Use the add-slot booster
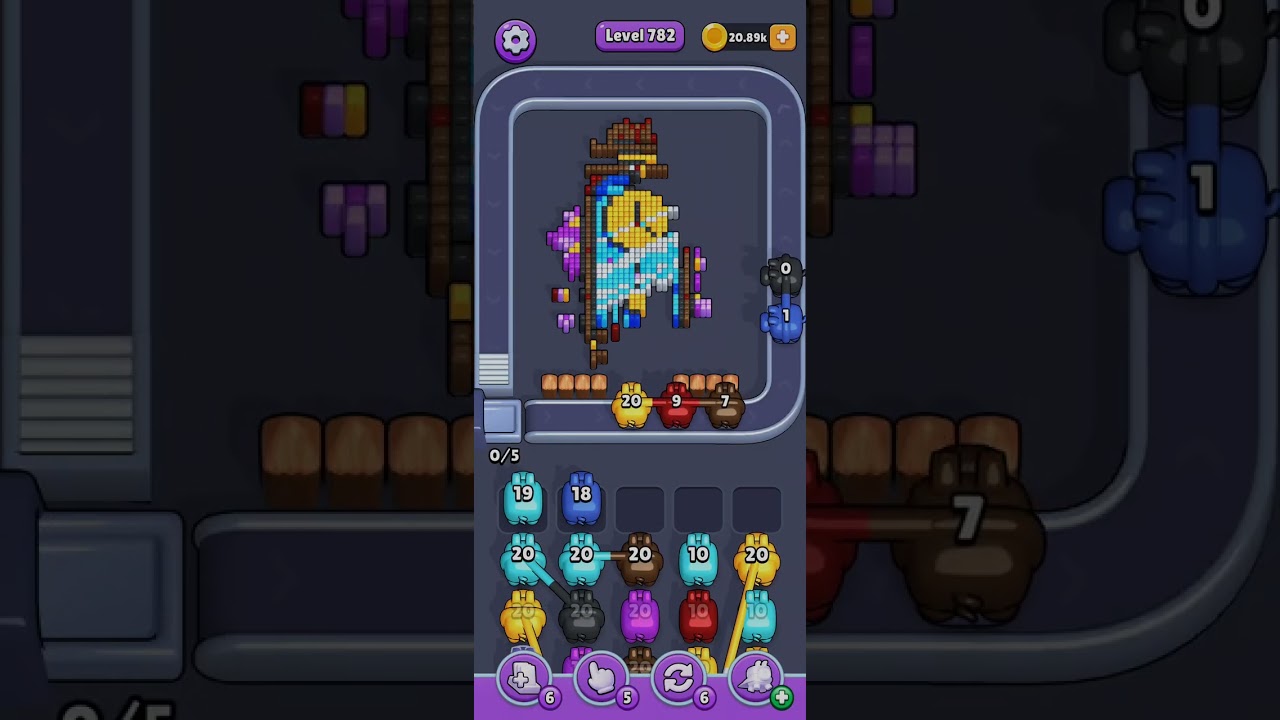The height and width of the screenshot is (720, 1280). [x=523, y=680]
